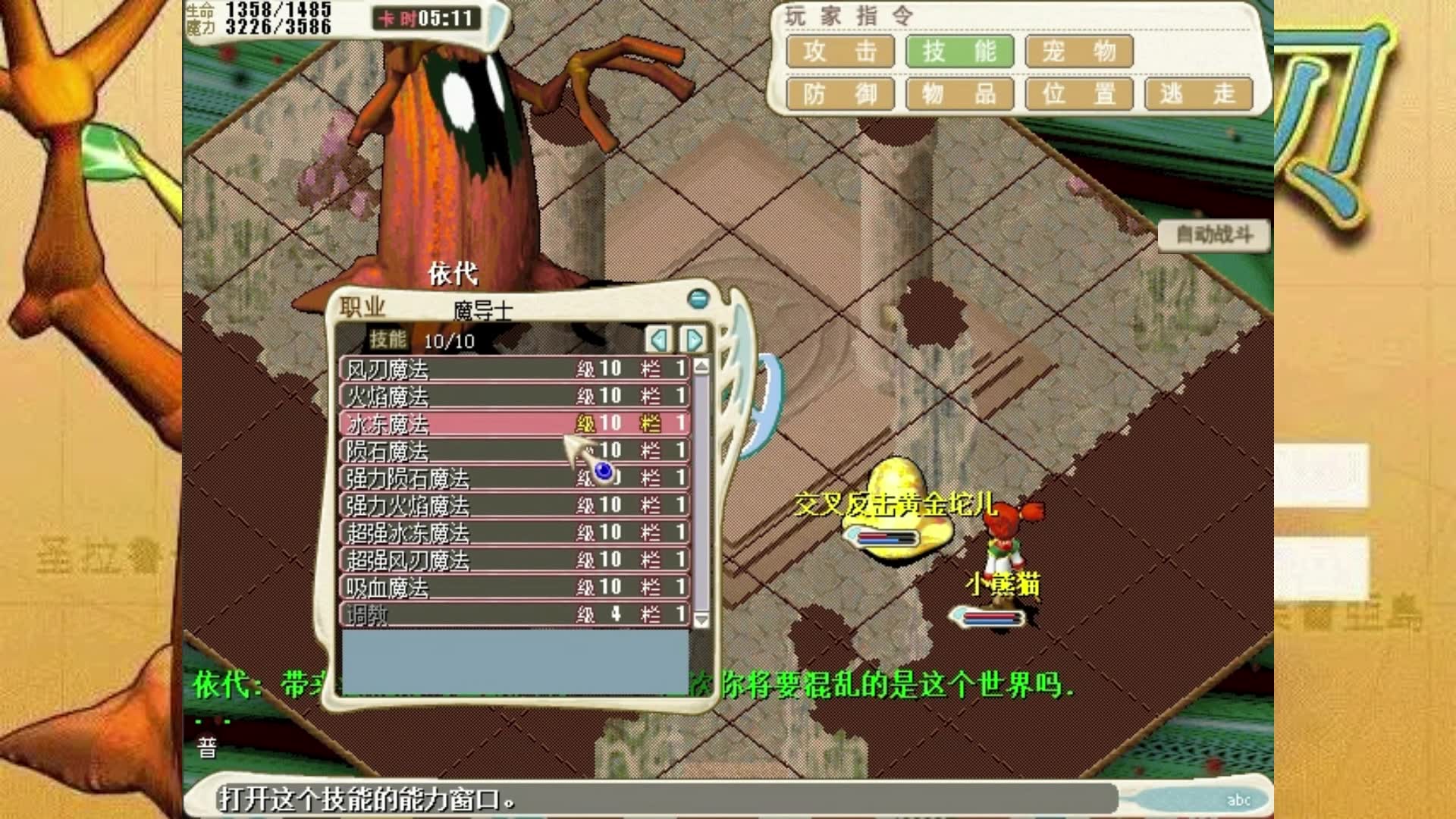Go to the next skill page arrow
The image size is (1456, 819).
[693, 340]
